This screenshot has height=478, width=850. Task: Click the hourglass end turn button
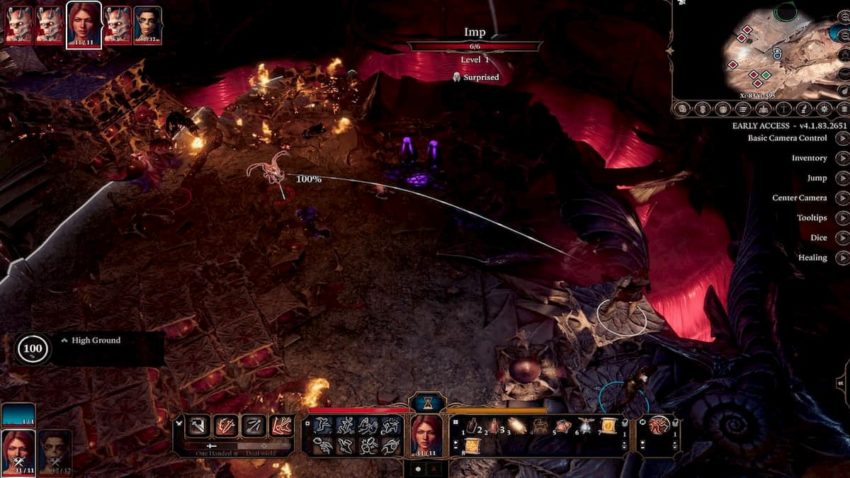coord(427,402)
